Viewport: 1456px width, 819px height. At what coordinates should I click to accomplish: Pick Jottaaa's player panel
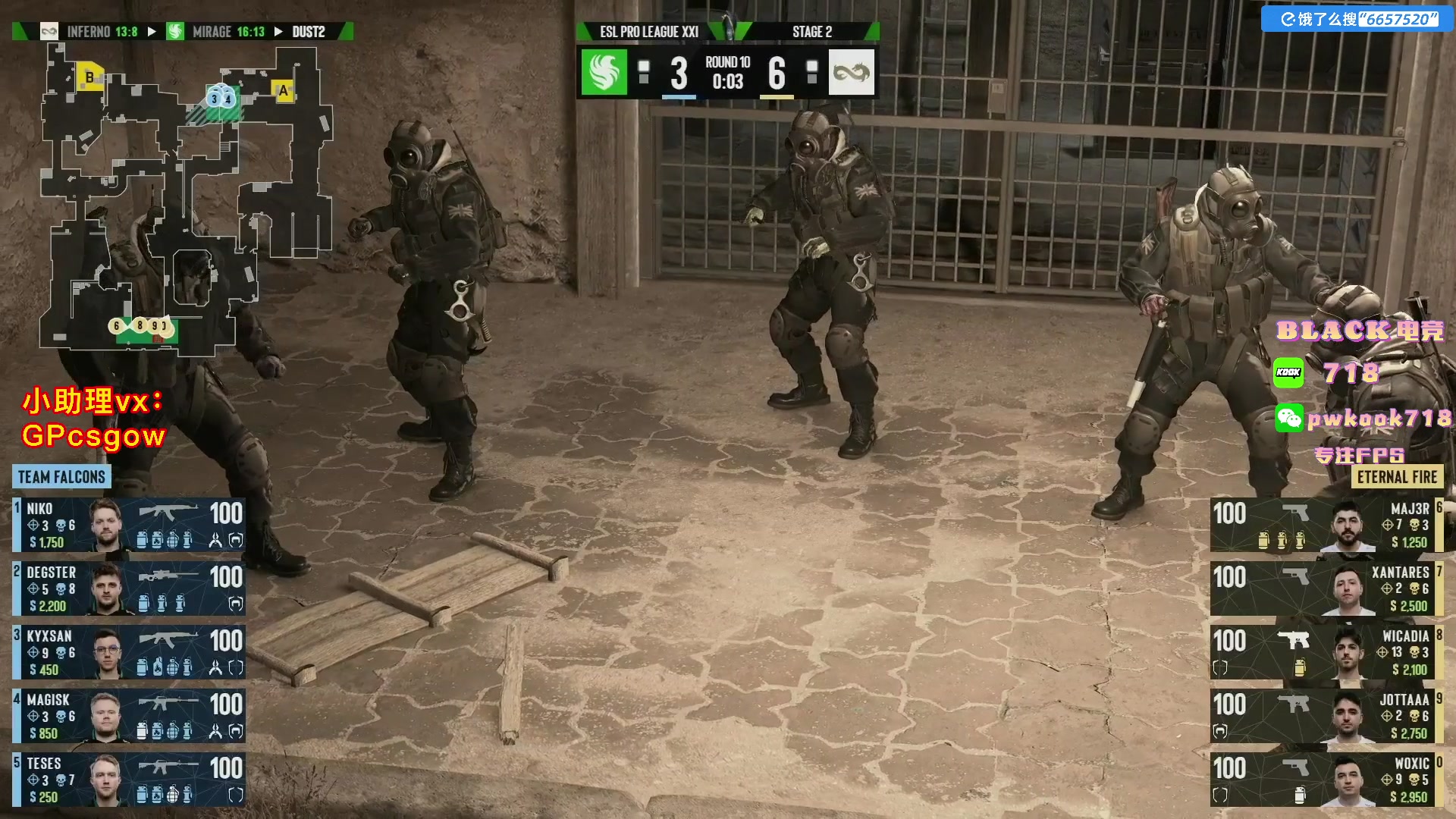[1326, 716]
